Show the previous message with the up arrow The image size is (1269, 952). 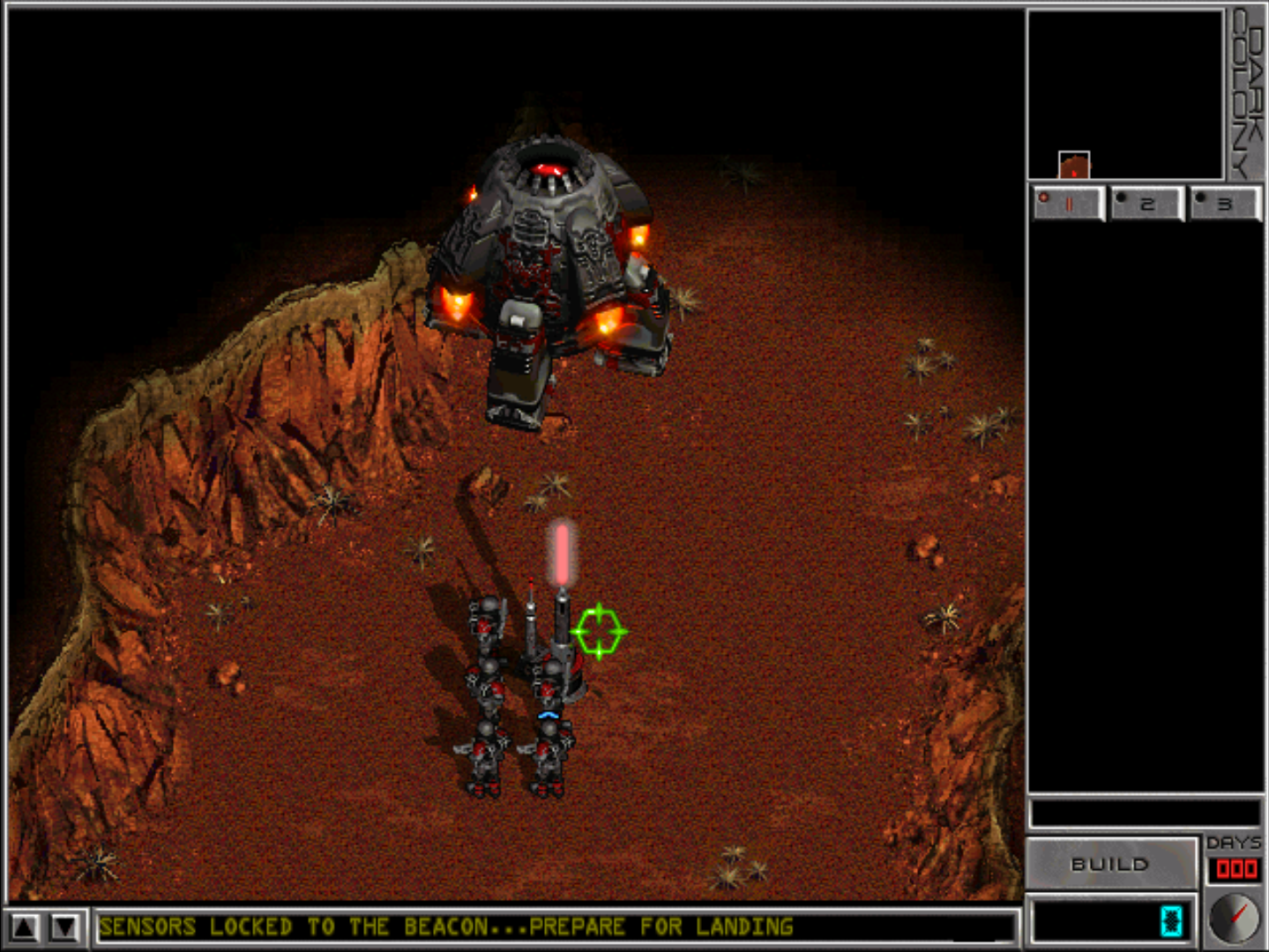pyautogui.click(x=25, y=926)
